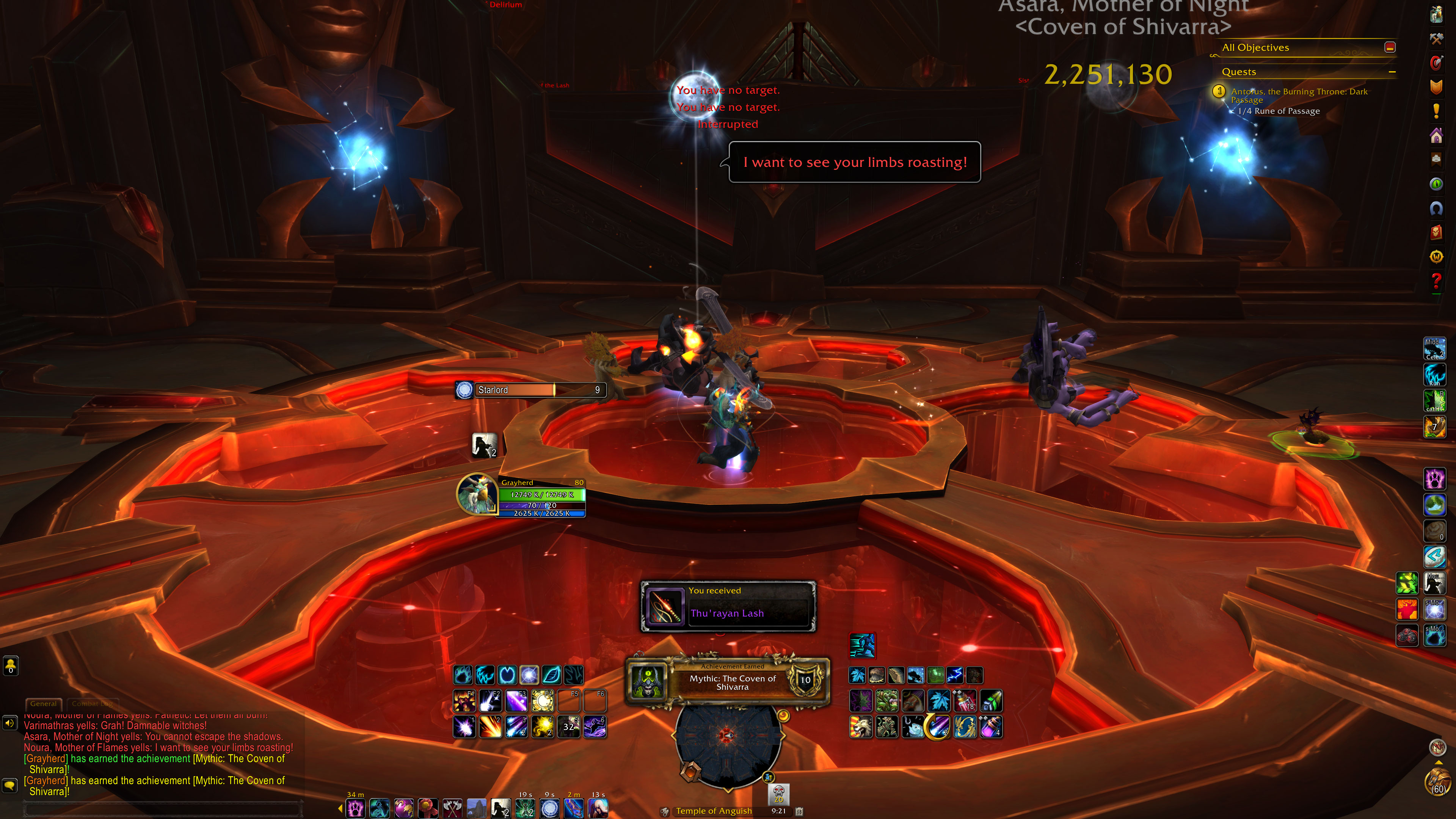Switch to the General chat tab
The height and width of the screenshot is (819, 1456).
click(44, 704)
